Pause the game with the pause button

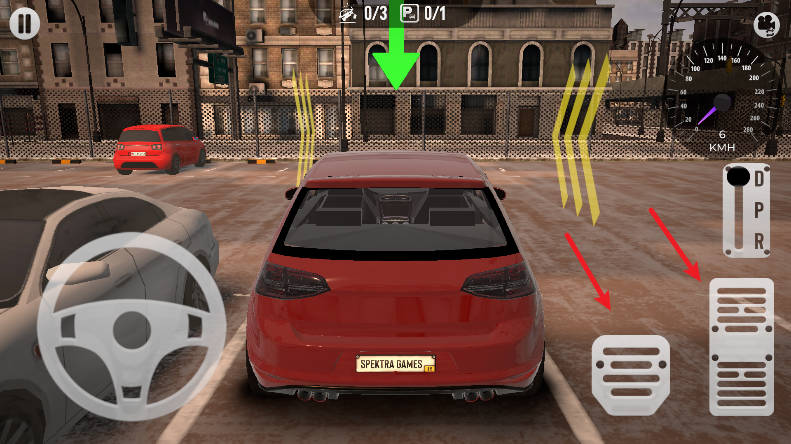[25, 23]
